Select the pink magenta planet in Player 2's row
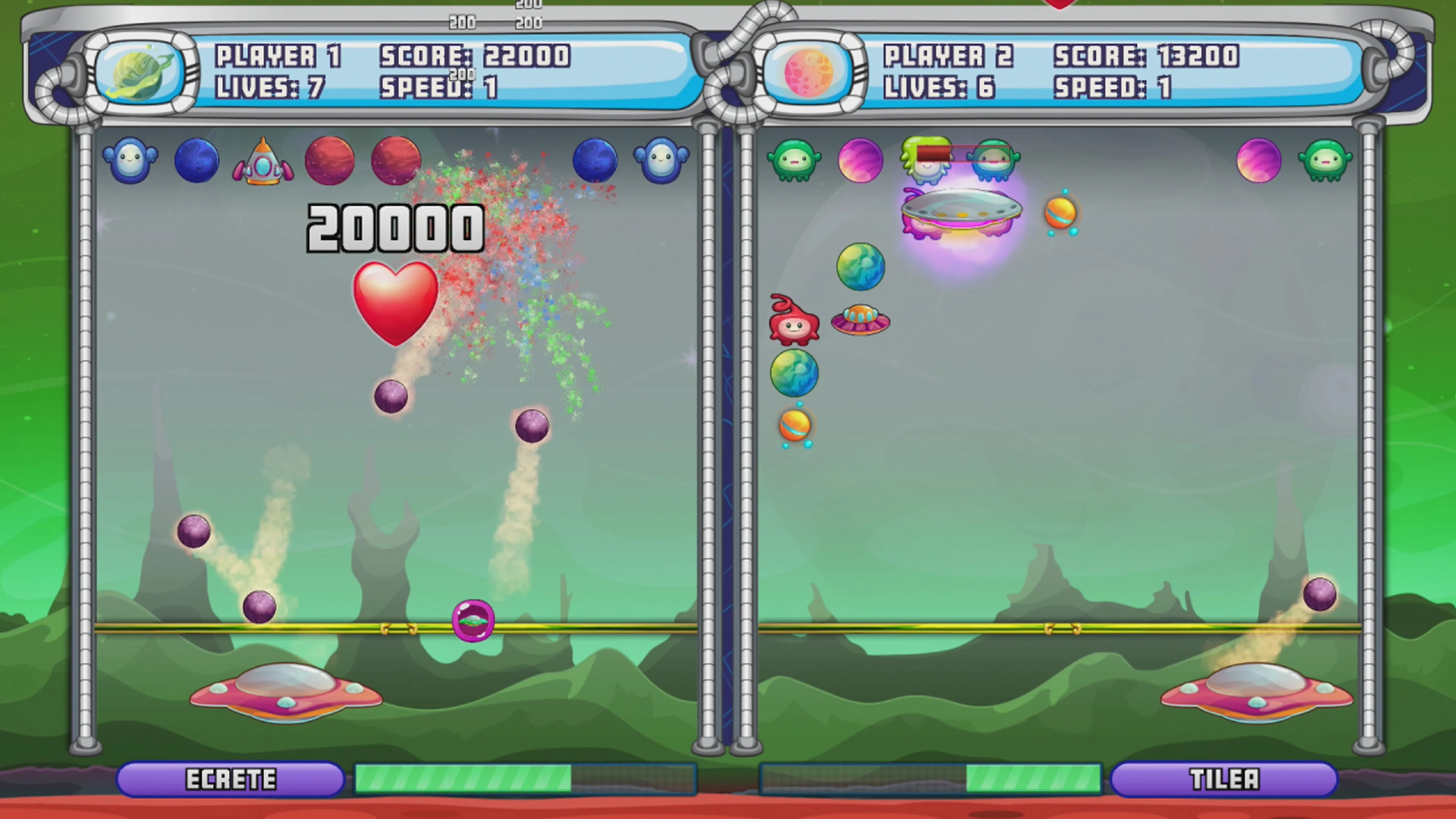This screenshot has height=819, width=1456. (860, 161)
